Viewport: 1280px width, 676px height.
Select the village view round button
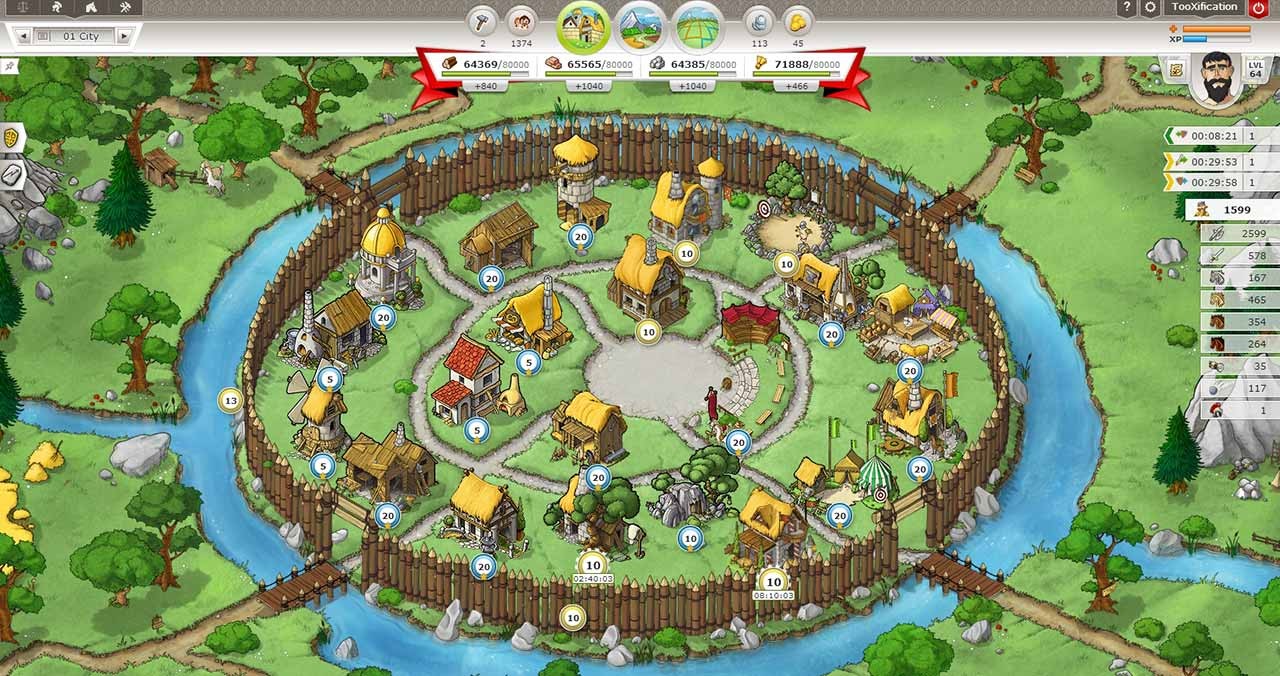click(x=583, y=26)
